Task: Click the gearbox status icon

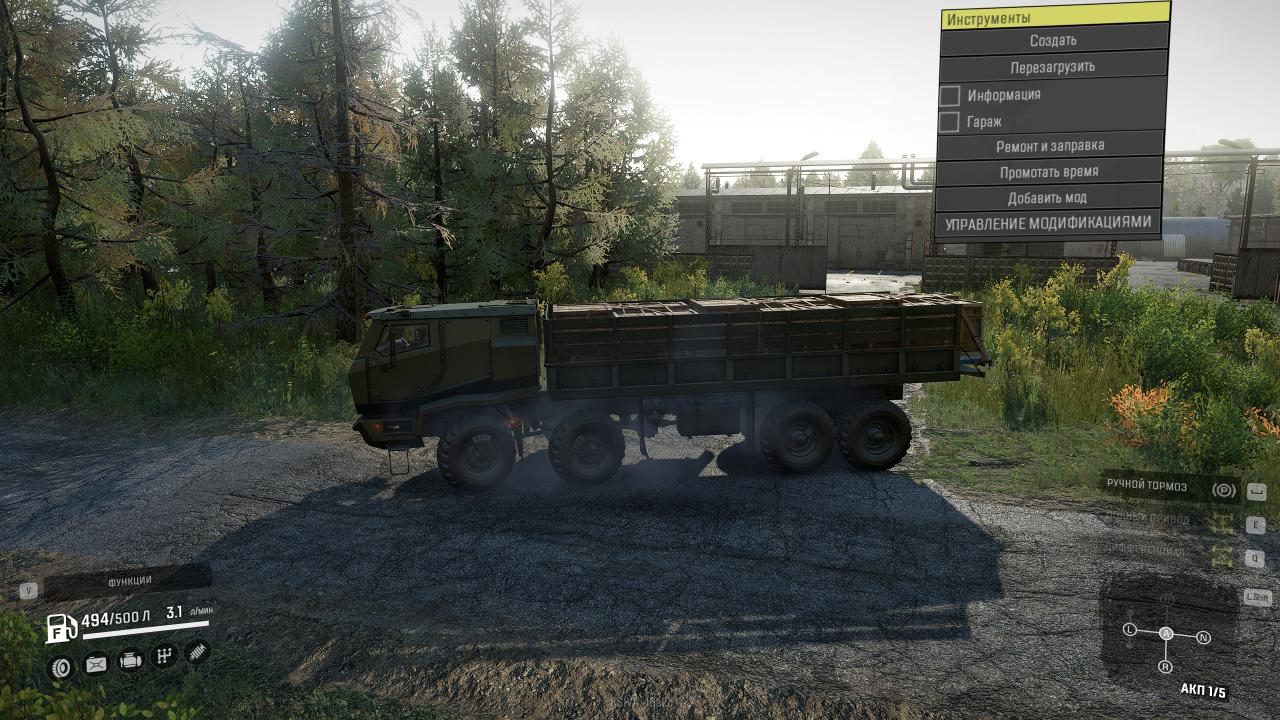Action: point(164,657)
